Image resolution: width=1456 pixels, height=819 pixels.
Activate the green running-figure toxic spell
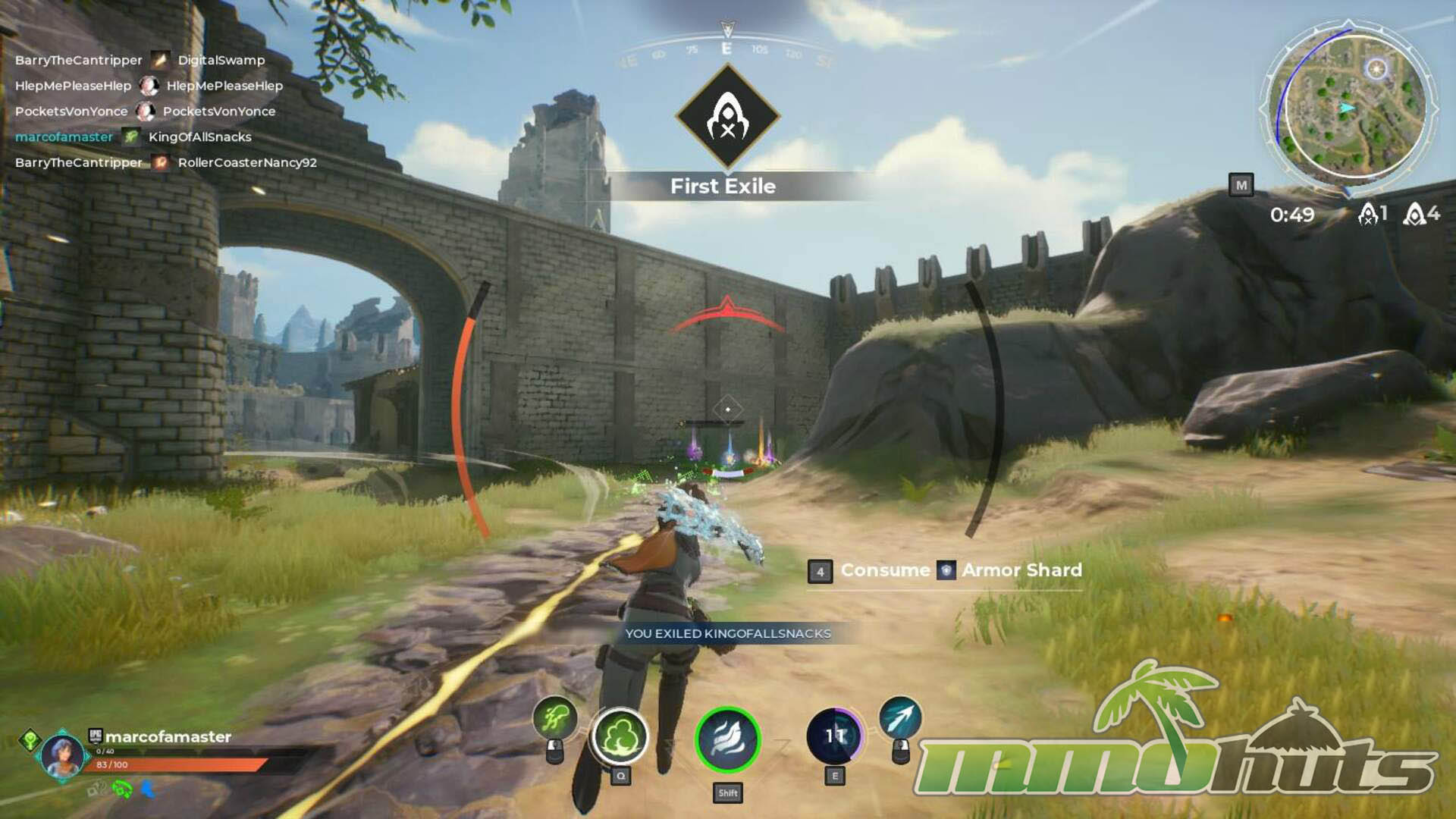click(555, 717)
